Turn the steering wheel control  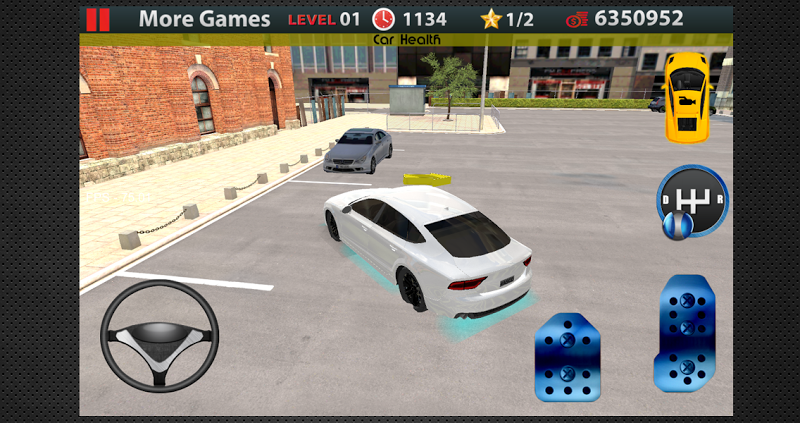pyautogui.click(x=160, y=336)
